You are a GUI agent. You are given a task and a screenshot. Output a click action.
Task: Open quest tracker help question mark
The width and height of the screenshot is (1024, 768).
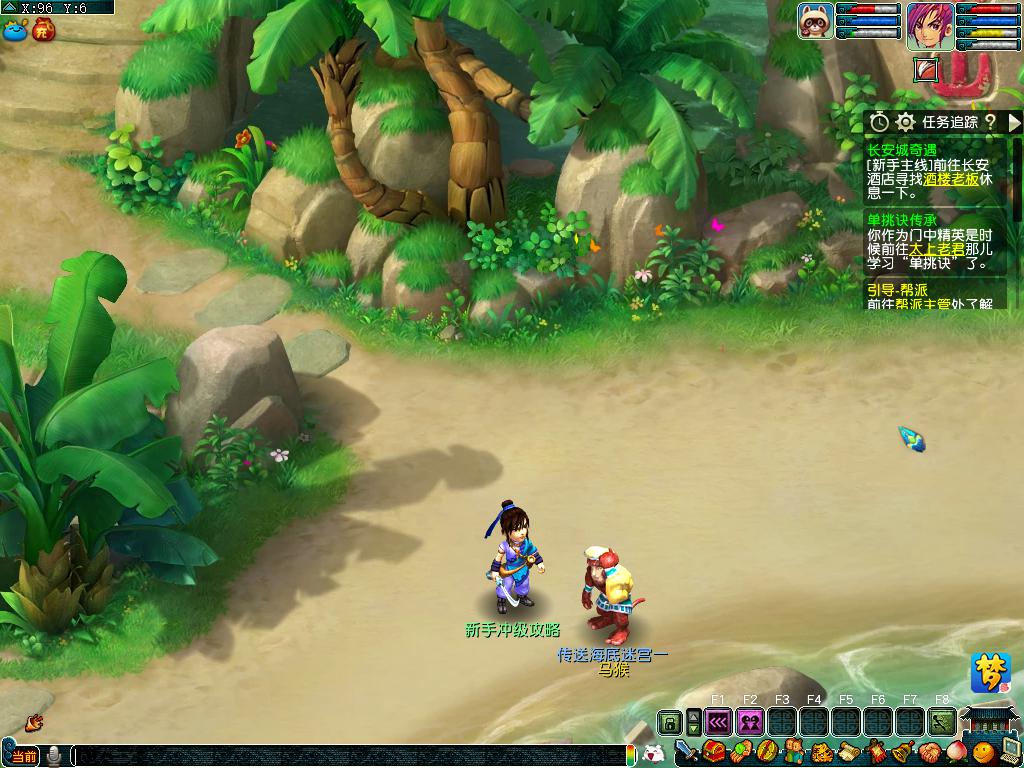(989, 122)
